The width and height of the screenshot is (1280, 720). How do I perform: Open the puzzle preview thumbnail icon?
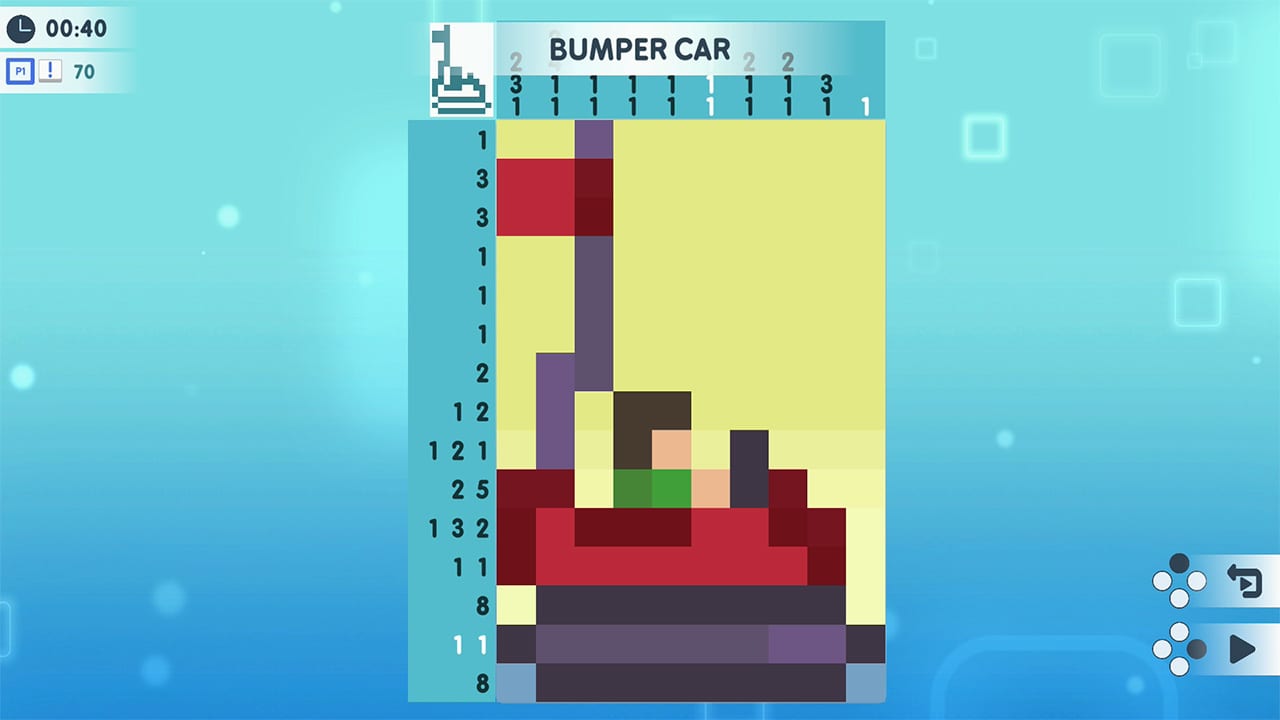(x=460, y=68)
